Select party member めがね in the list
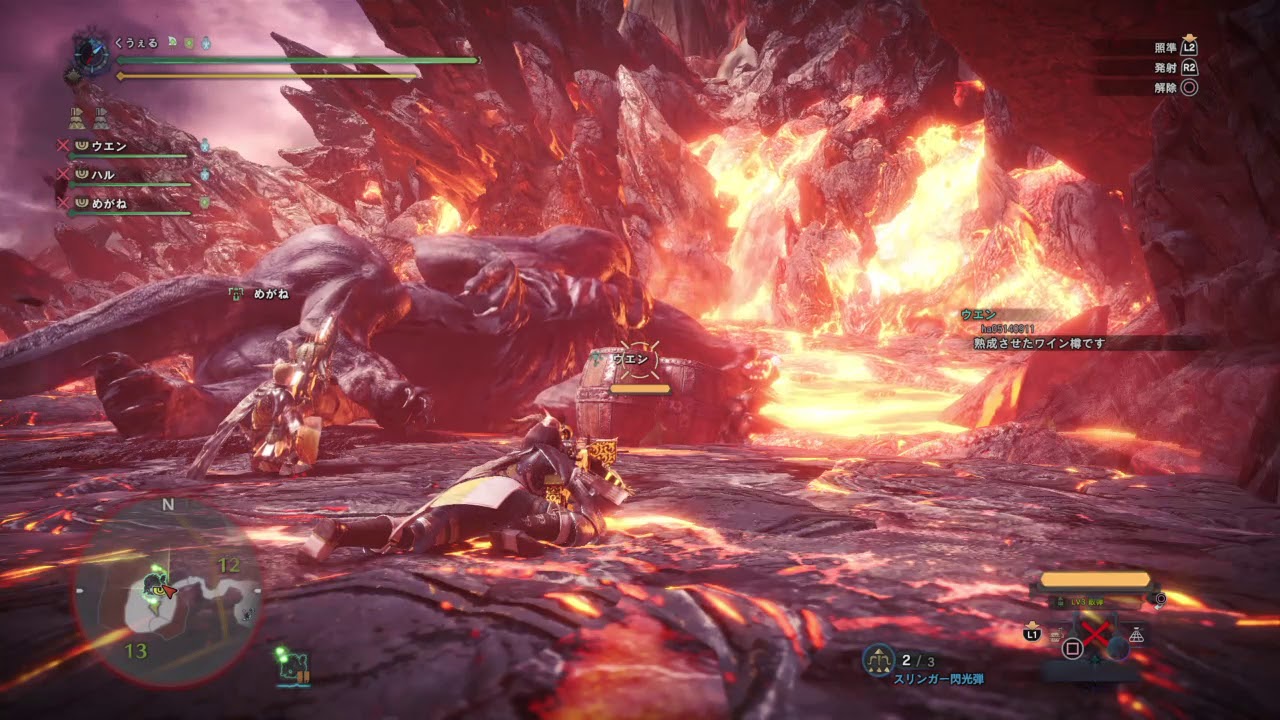The width and height of the screenshot is (1280, 720). coord(109,203)
